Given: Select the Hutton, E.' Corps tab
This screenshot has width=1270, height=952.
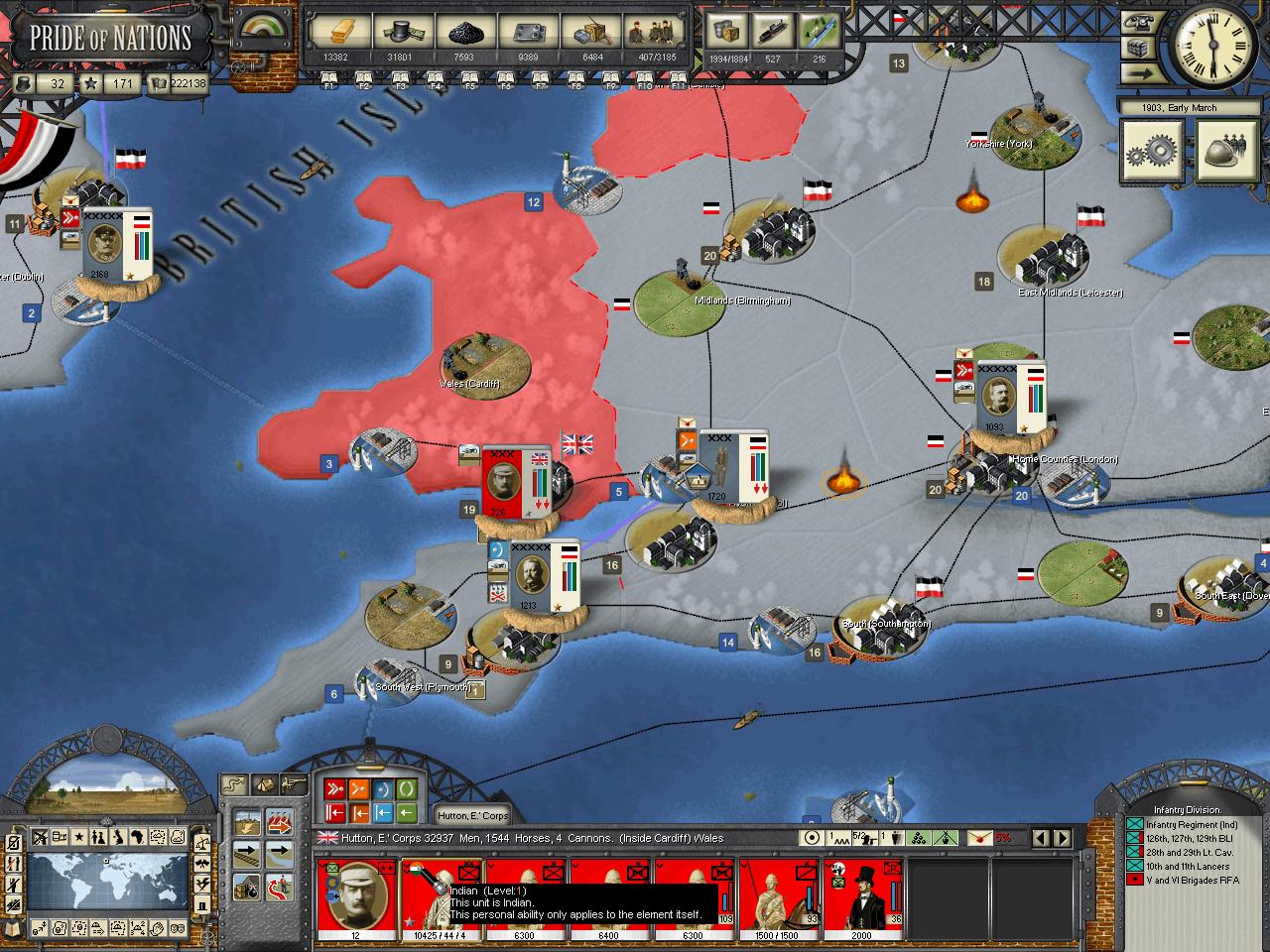Looking at the screenshot, I should coord(472,815).
